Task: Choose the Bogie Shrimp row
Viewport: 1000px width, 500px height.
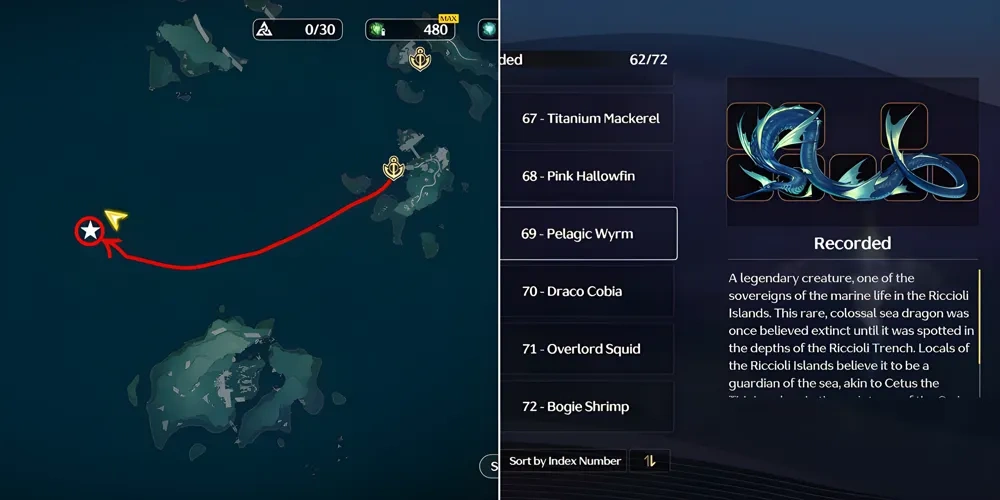Action: point(589,407)
